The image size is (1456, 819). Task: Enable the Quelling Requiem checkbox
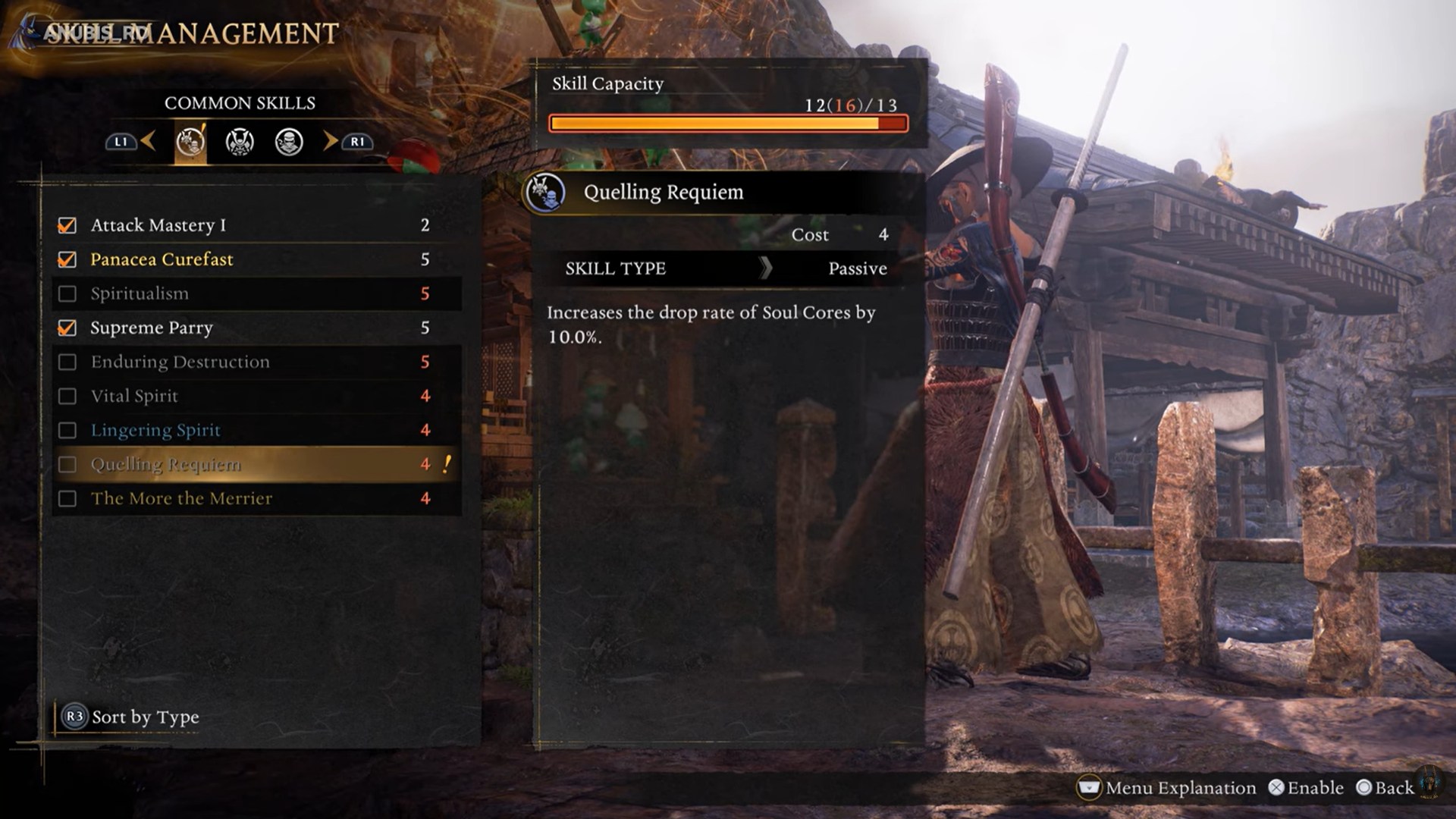tap(67, 465)
